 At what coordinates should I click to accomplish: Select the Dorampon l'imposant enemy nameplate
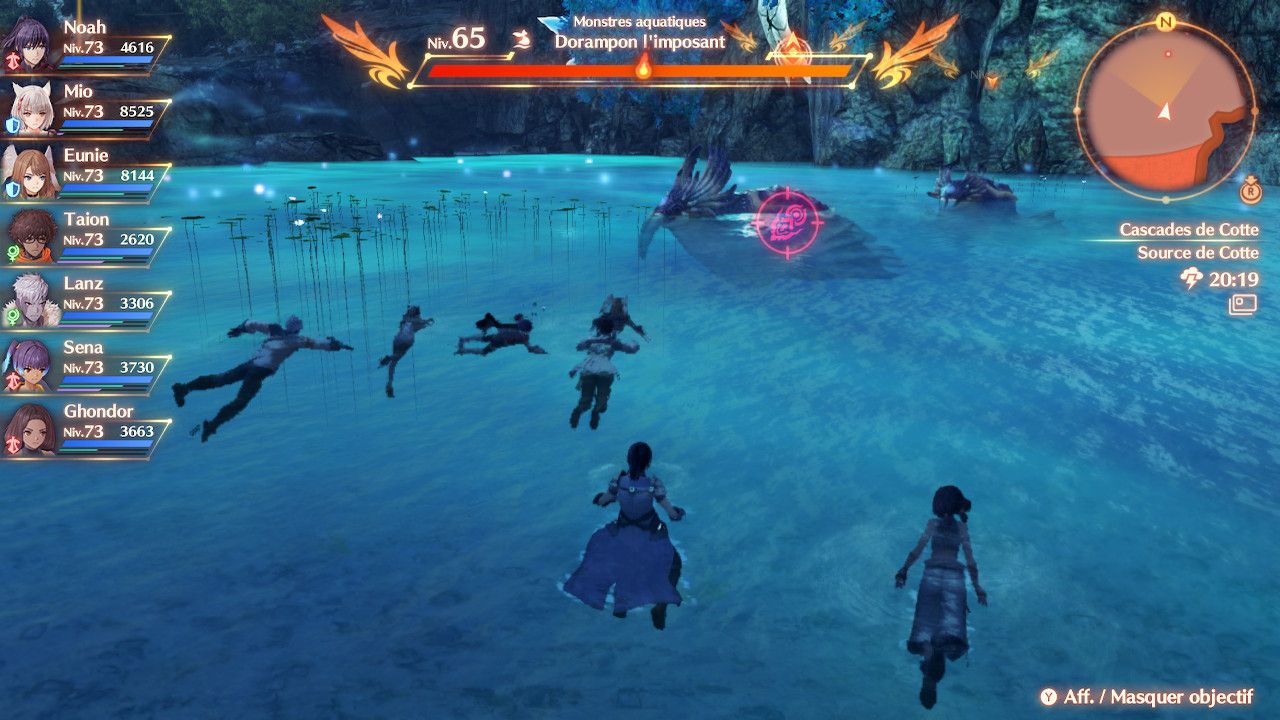coord(640,43)
